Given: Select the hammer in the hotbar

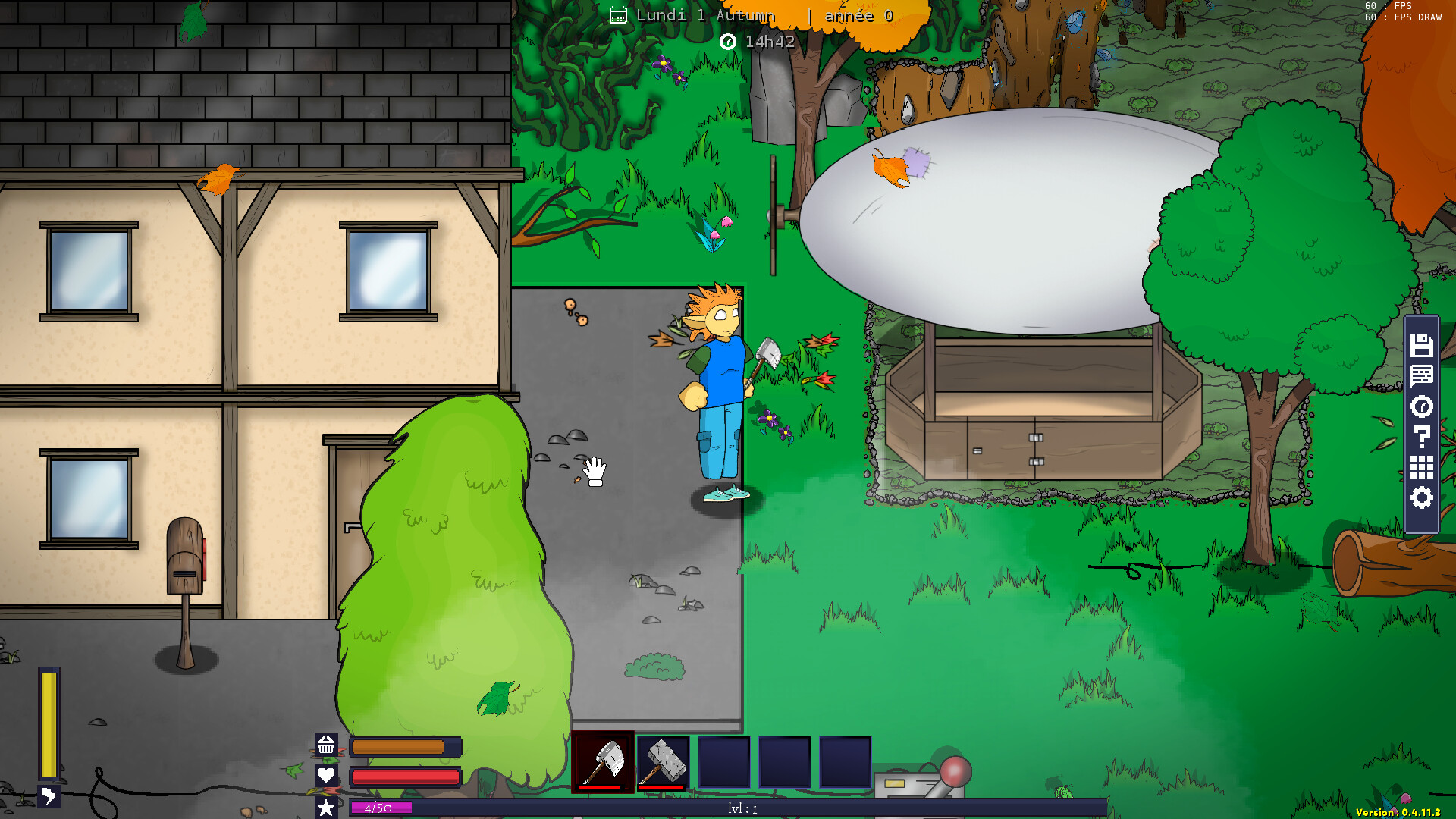Looking at the screenshot, I should (663, 761).
